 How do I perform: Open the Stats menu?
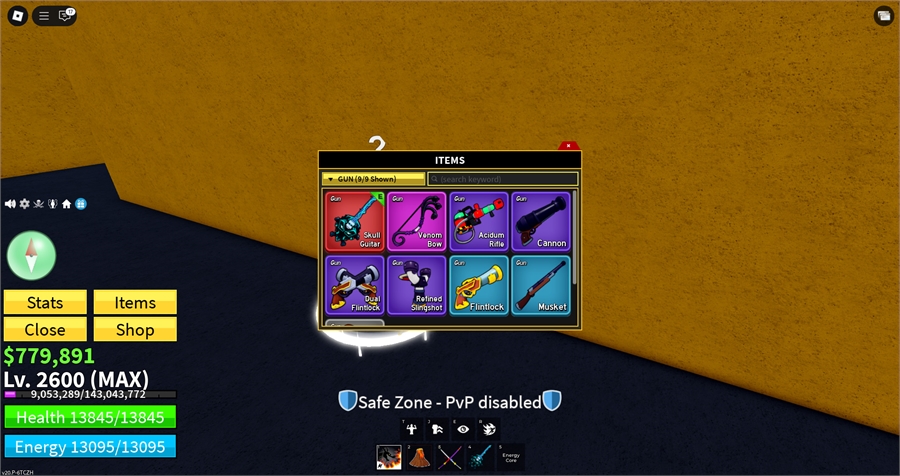45,303
